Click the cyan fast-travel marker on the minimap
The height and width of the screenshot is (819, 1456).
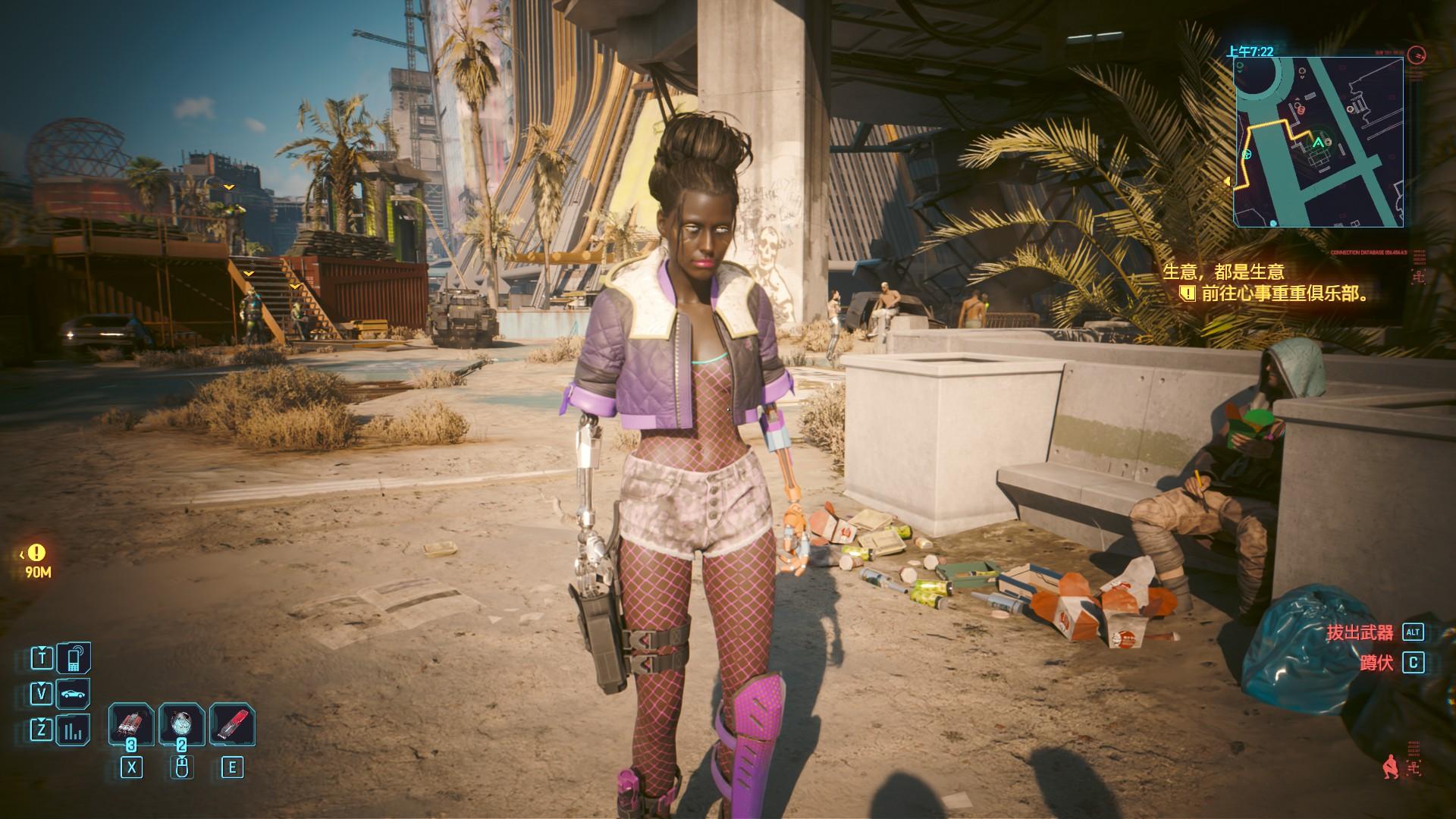pos(1247,154)
